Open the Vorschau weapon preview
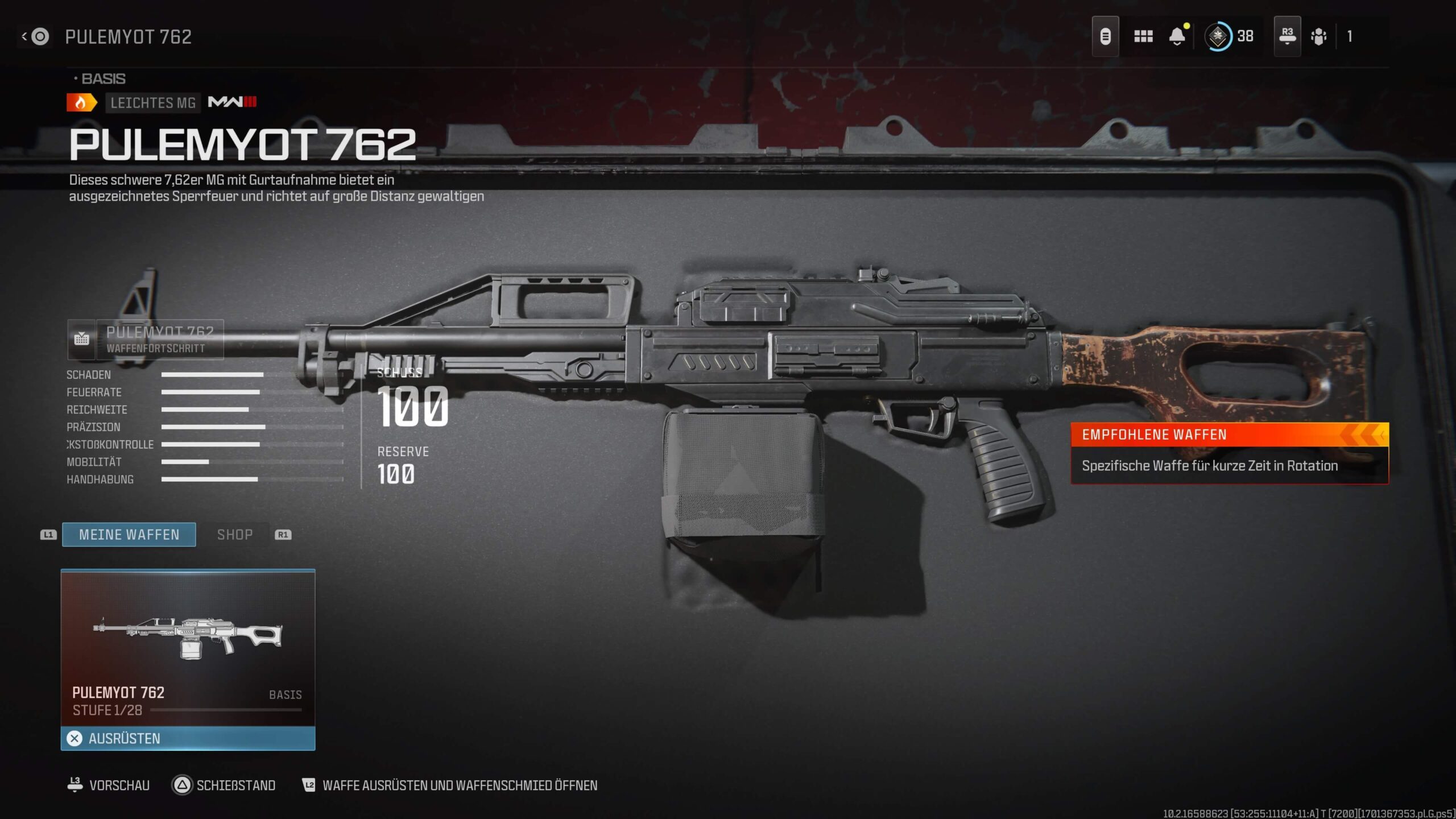Viewport: 1456px width, 819px height. click(109, 785)
